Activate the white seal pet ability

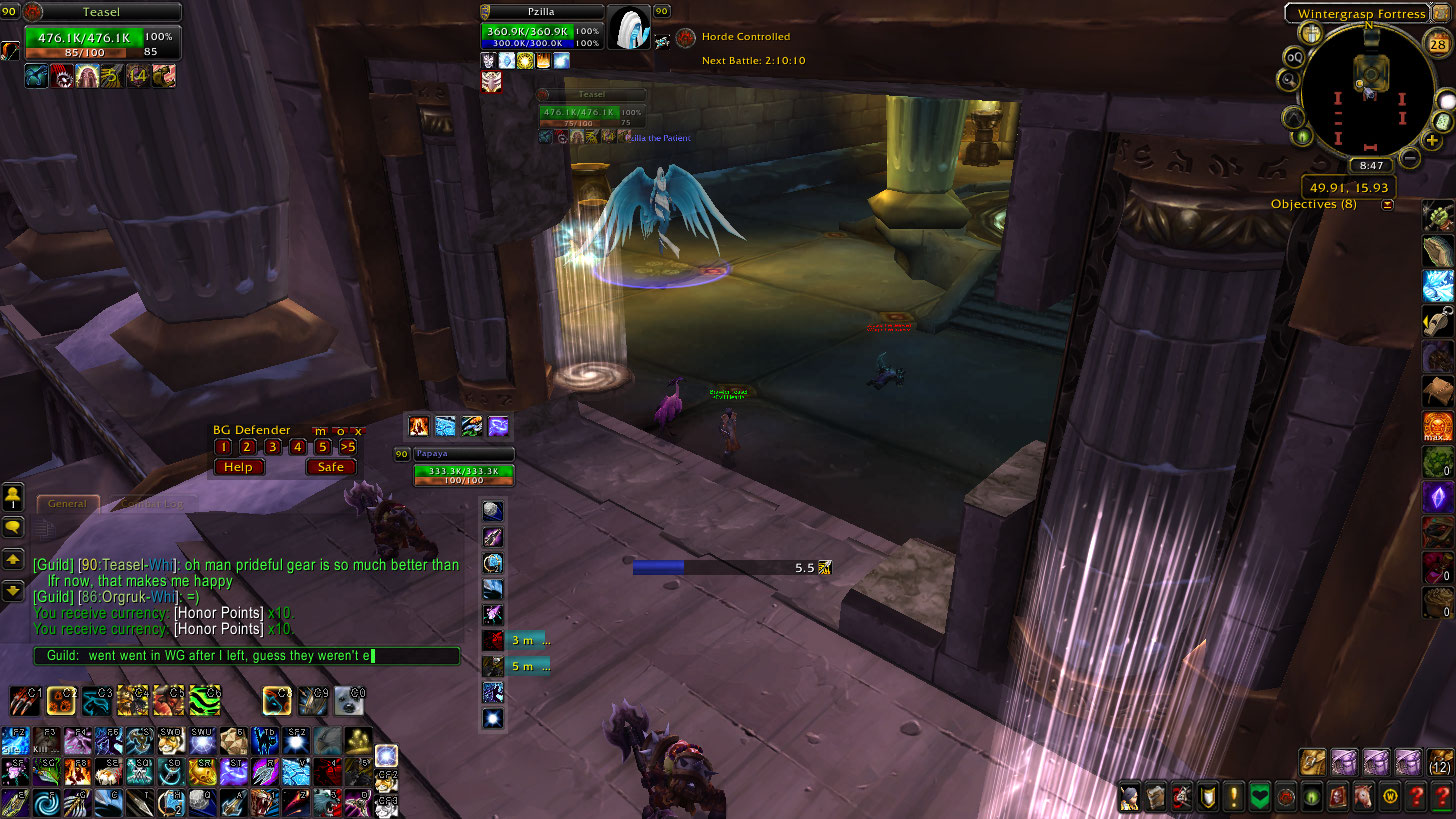[x=349, y=700]
